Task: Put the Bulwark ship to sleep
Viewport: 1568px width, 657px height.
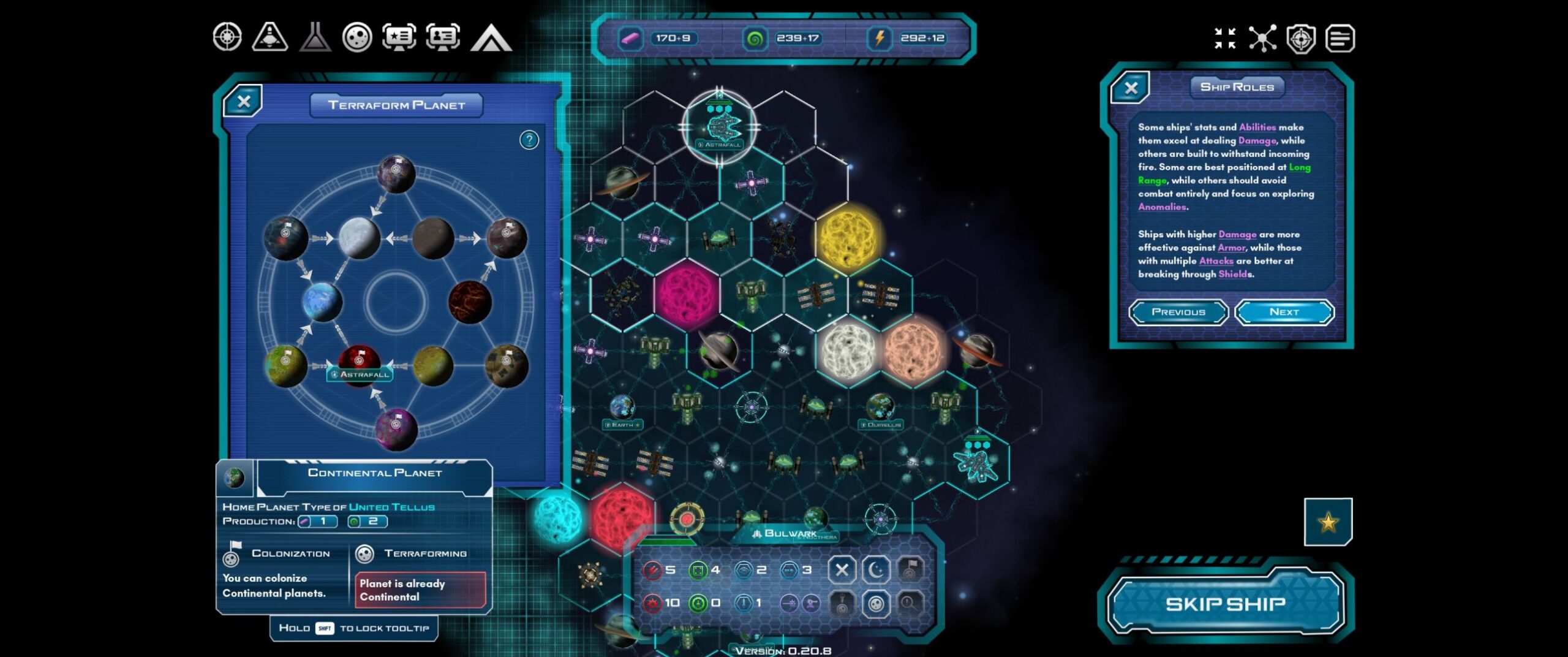Action: (x=876, y=570)
